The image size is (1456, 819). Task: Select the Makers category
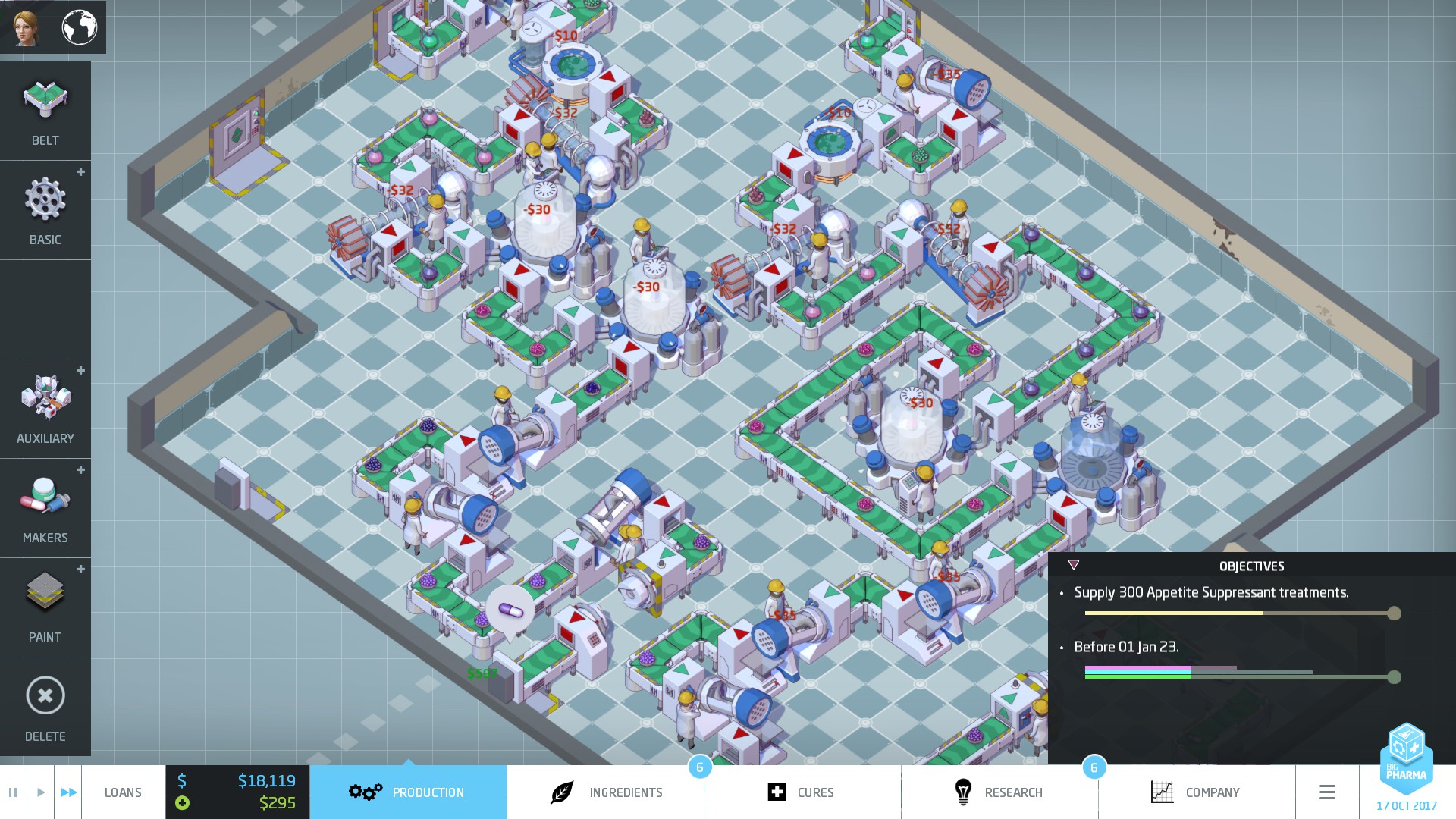point(45,508)
